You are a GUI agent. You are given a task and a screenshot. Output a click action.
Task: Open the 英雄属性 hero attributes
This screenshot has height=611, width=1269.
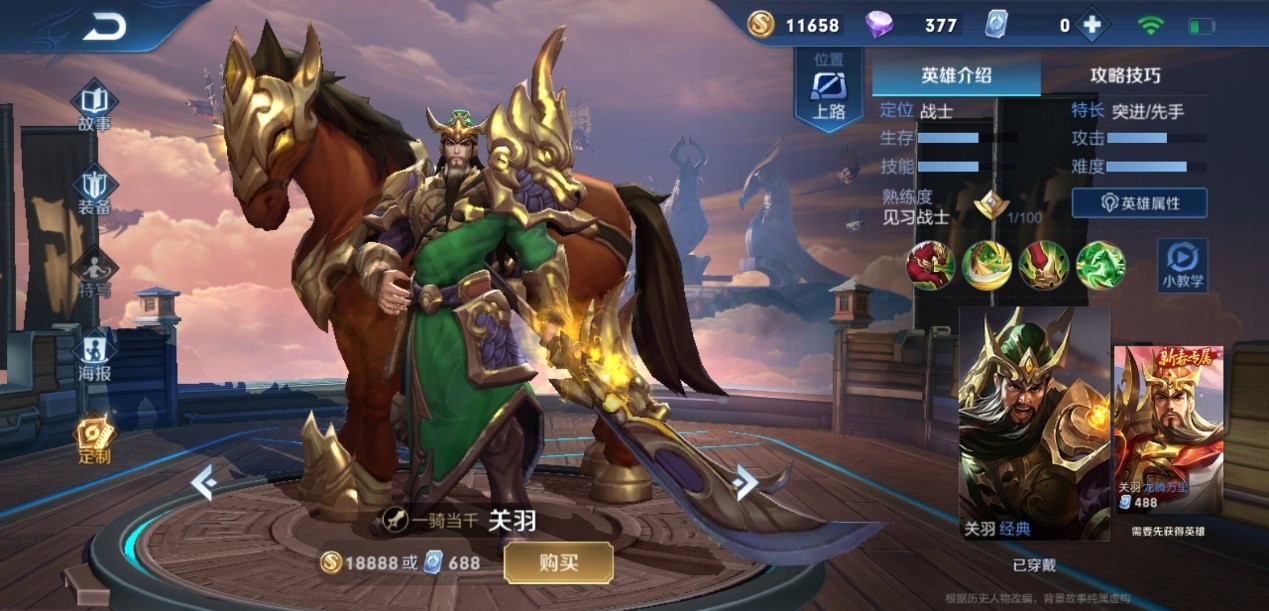pos(1139,203)
